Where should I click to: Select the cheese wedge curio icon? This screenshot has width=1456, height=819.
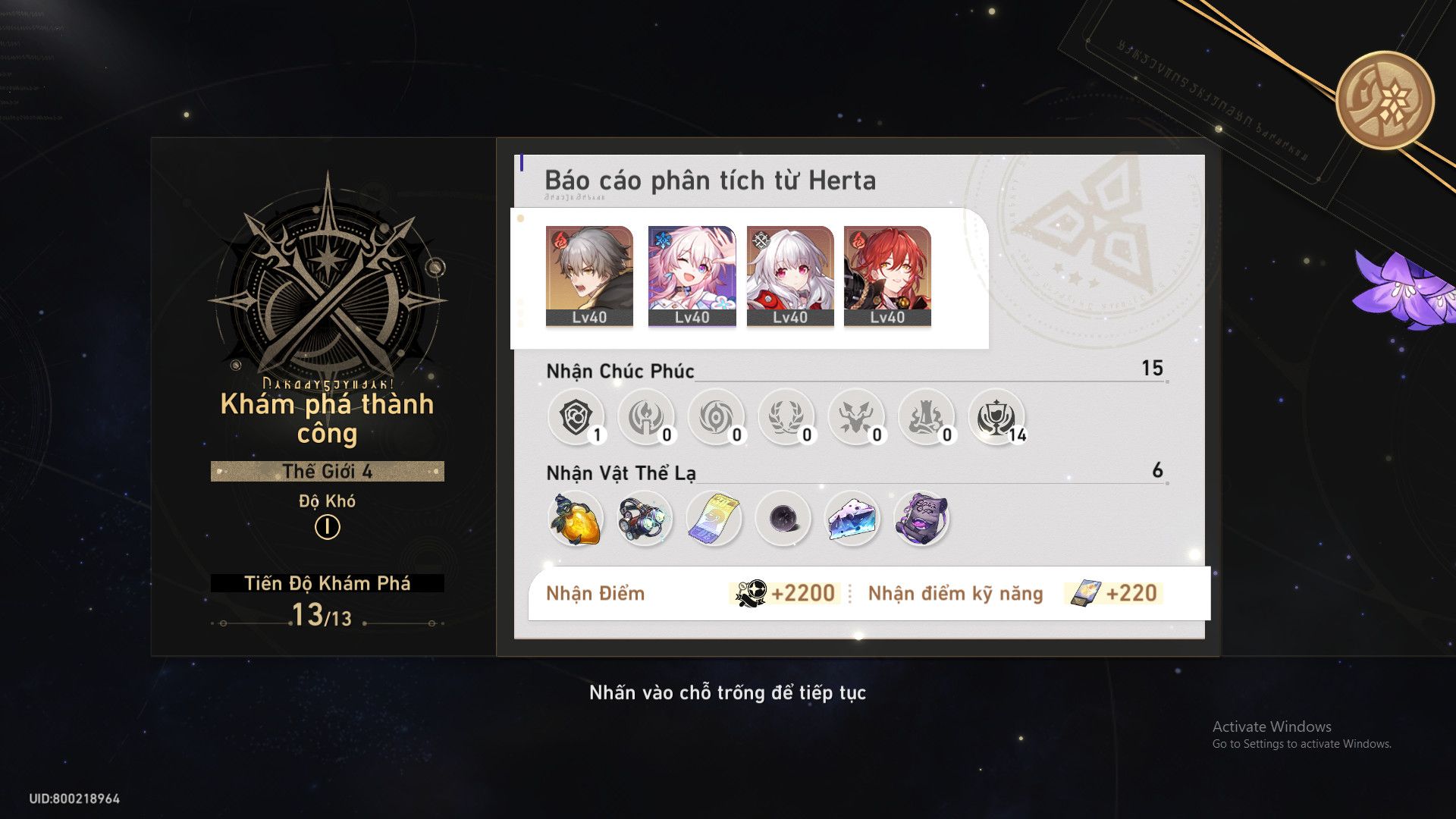(853, 518)
